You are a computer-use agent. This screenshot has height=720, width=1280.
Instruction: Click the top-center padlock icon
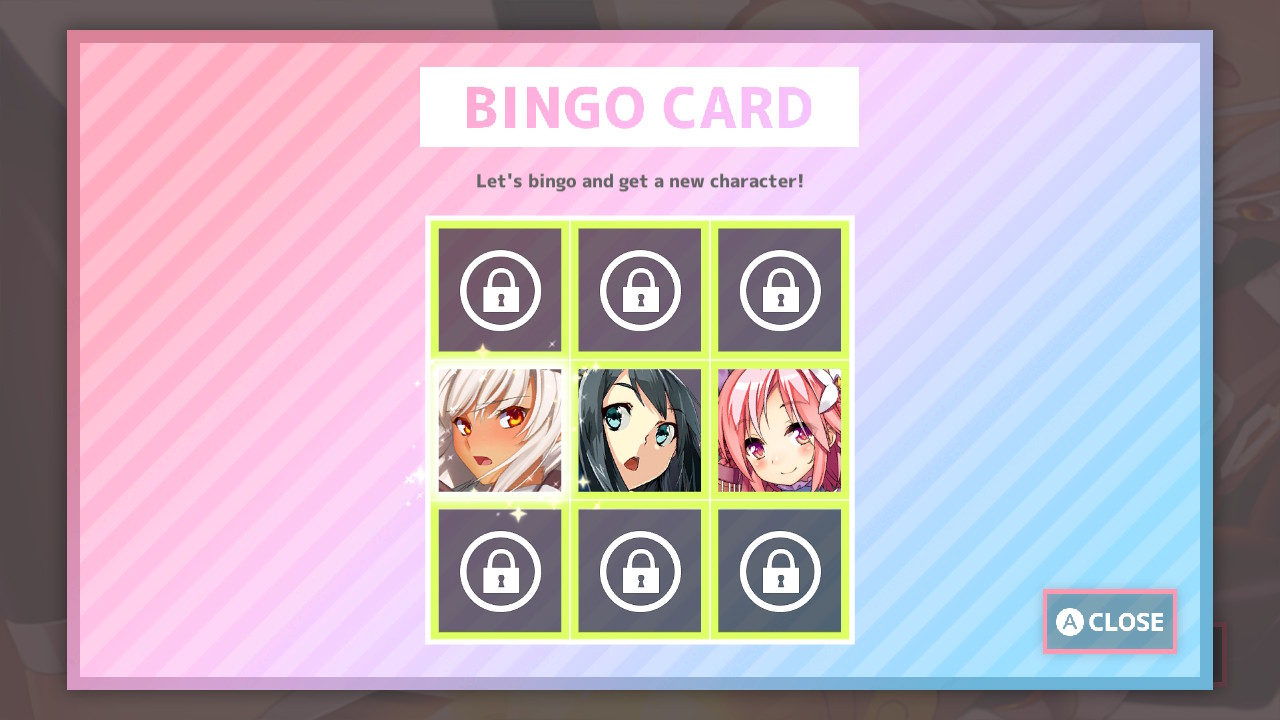click(639, 289)
